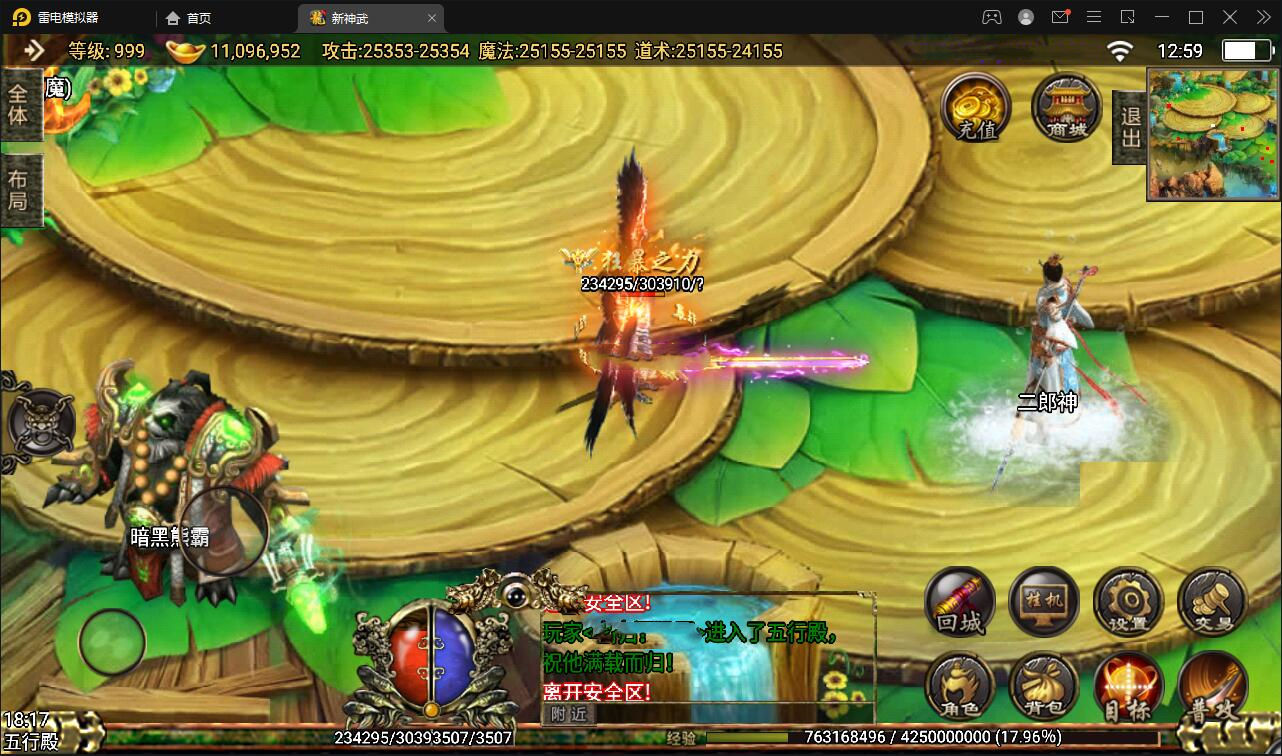Switch to the emulator 首页 home tab
The height and width of the screenshot is (756, 1282).
[x=189, y=17]
